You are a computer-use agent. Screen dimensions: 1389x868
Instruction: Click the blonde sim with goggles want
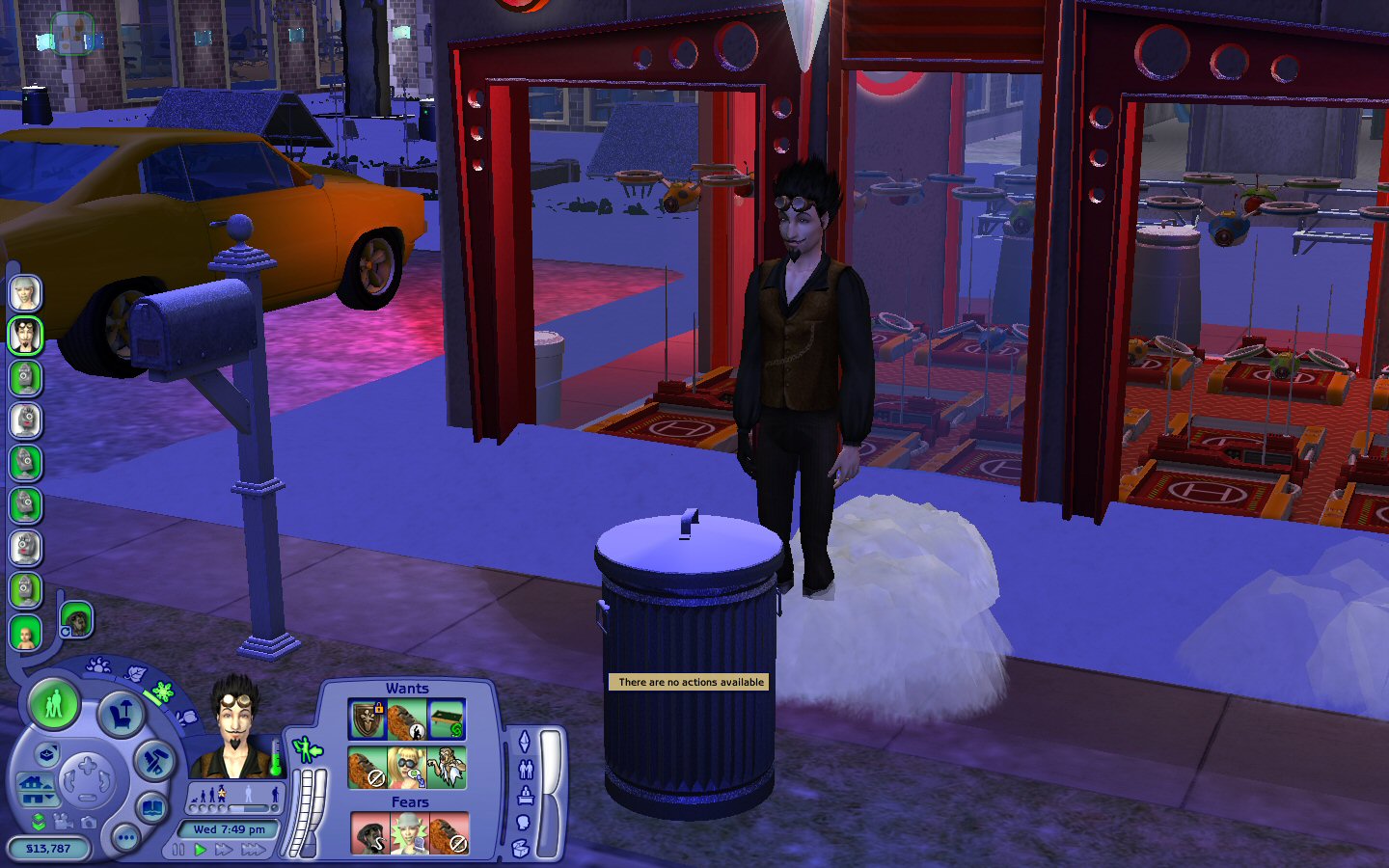point(407,769)
